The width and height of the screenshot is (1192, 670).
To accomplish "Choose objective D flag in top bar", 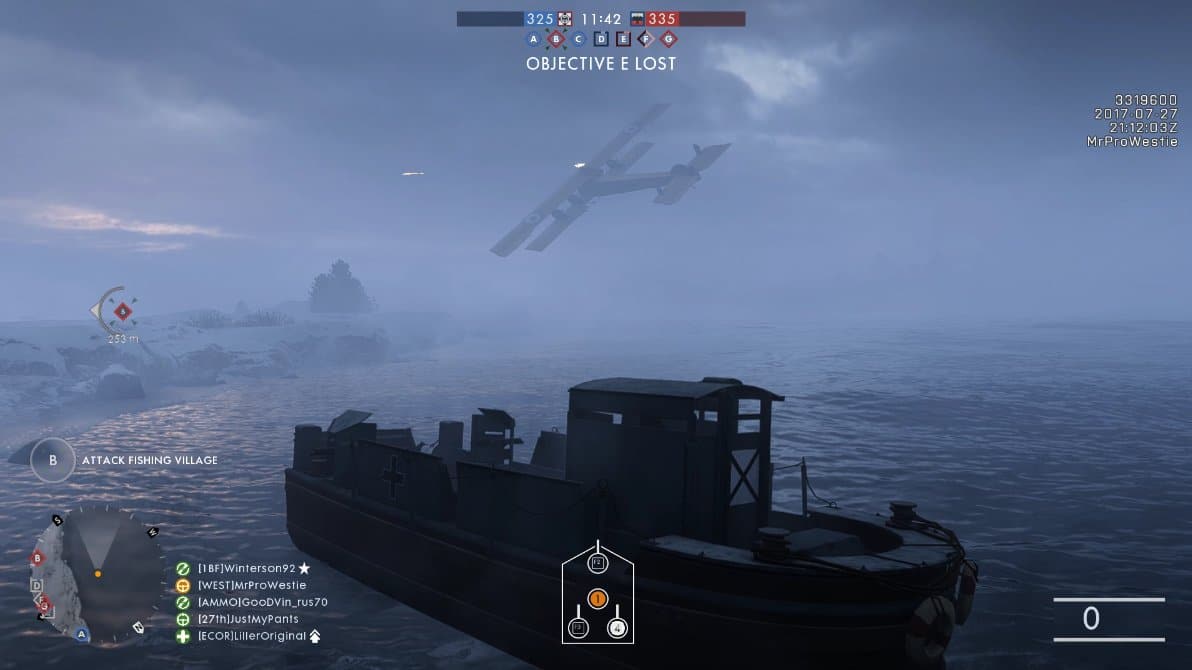I will 601,39.
